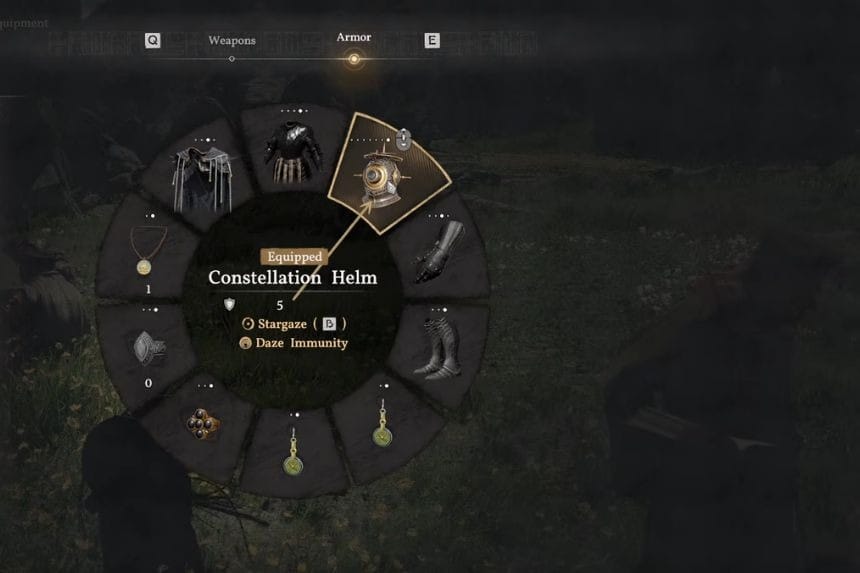Switch to the Weapons tab
860x573 pixels.
pos(232,42)
